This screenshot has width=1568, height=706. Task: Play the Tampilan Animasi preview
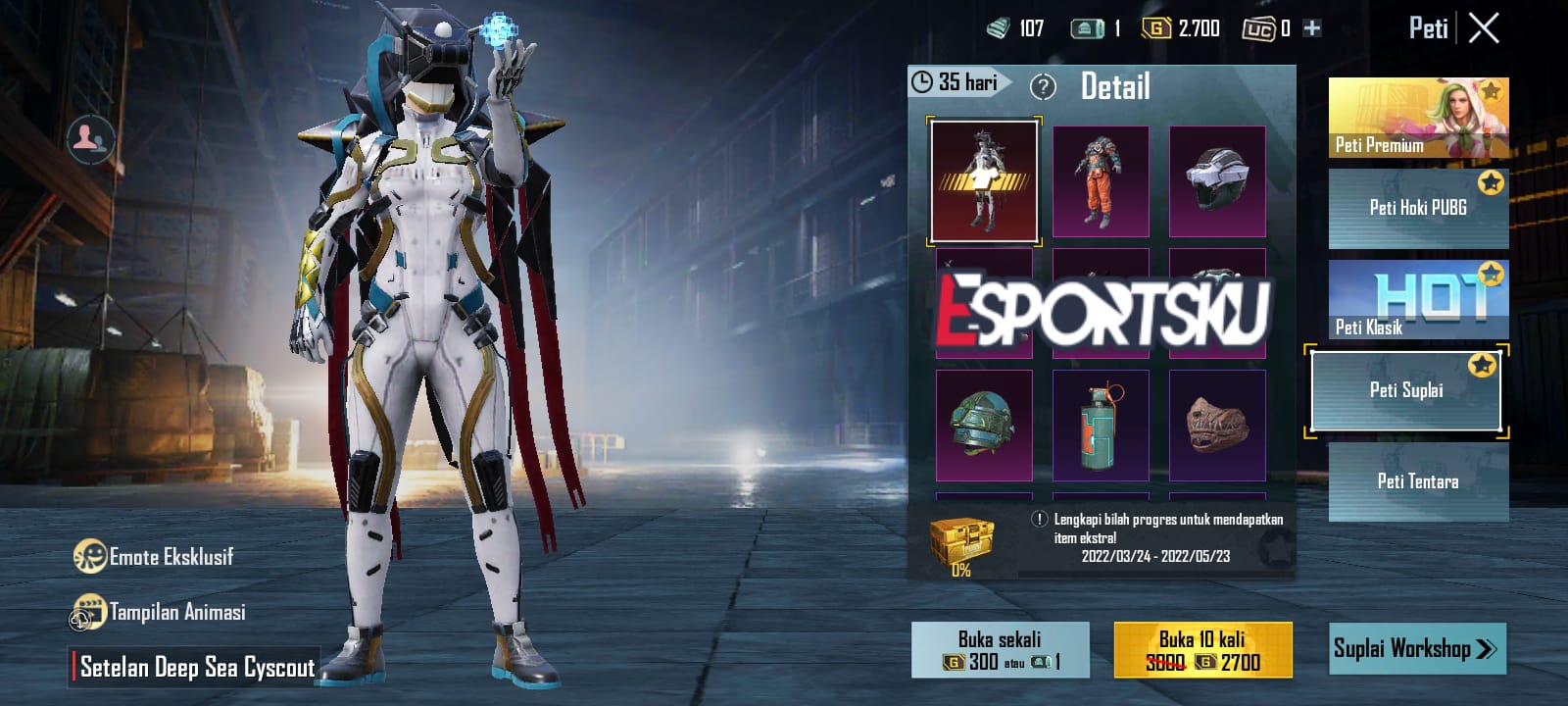(x=159, y=613)
